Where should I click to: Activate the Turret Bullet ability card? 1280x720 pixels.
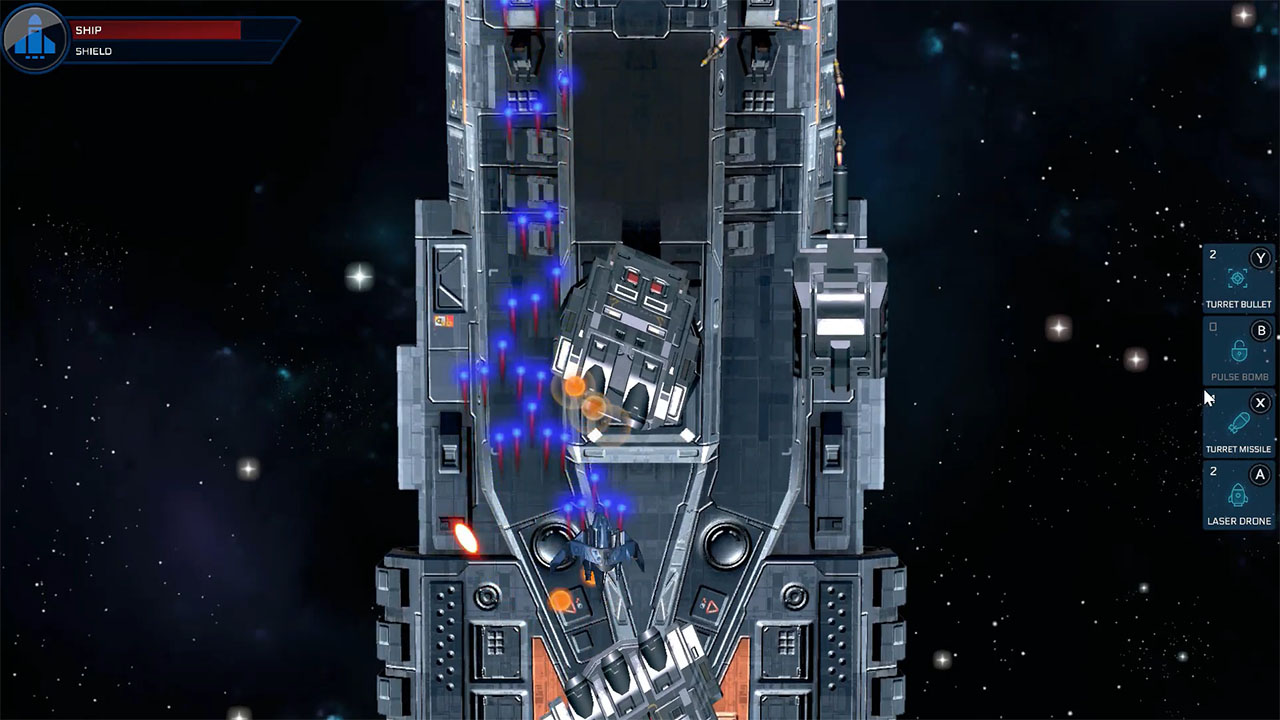coord(1237,278)
